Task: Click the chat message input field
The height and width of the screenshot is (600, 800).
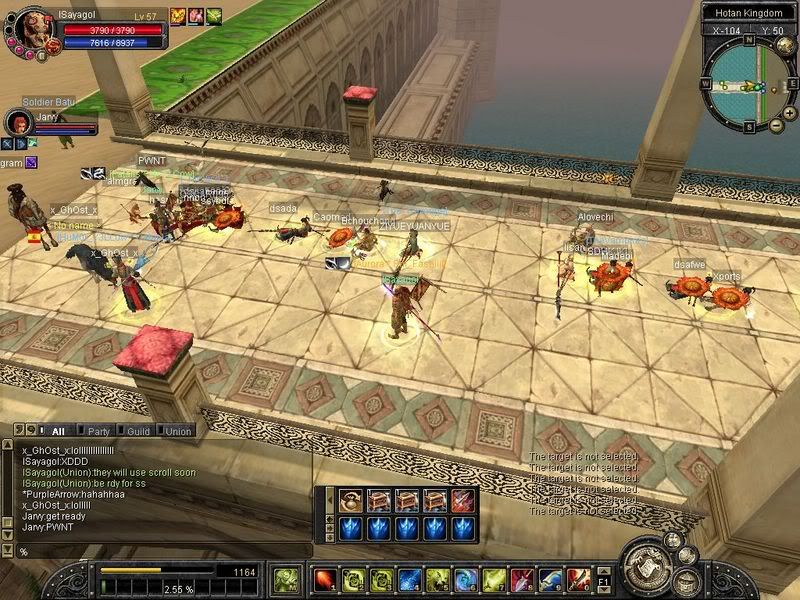Action: (160, 551)
